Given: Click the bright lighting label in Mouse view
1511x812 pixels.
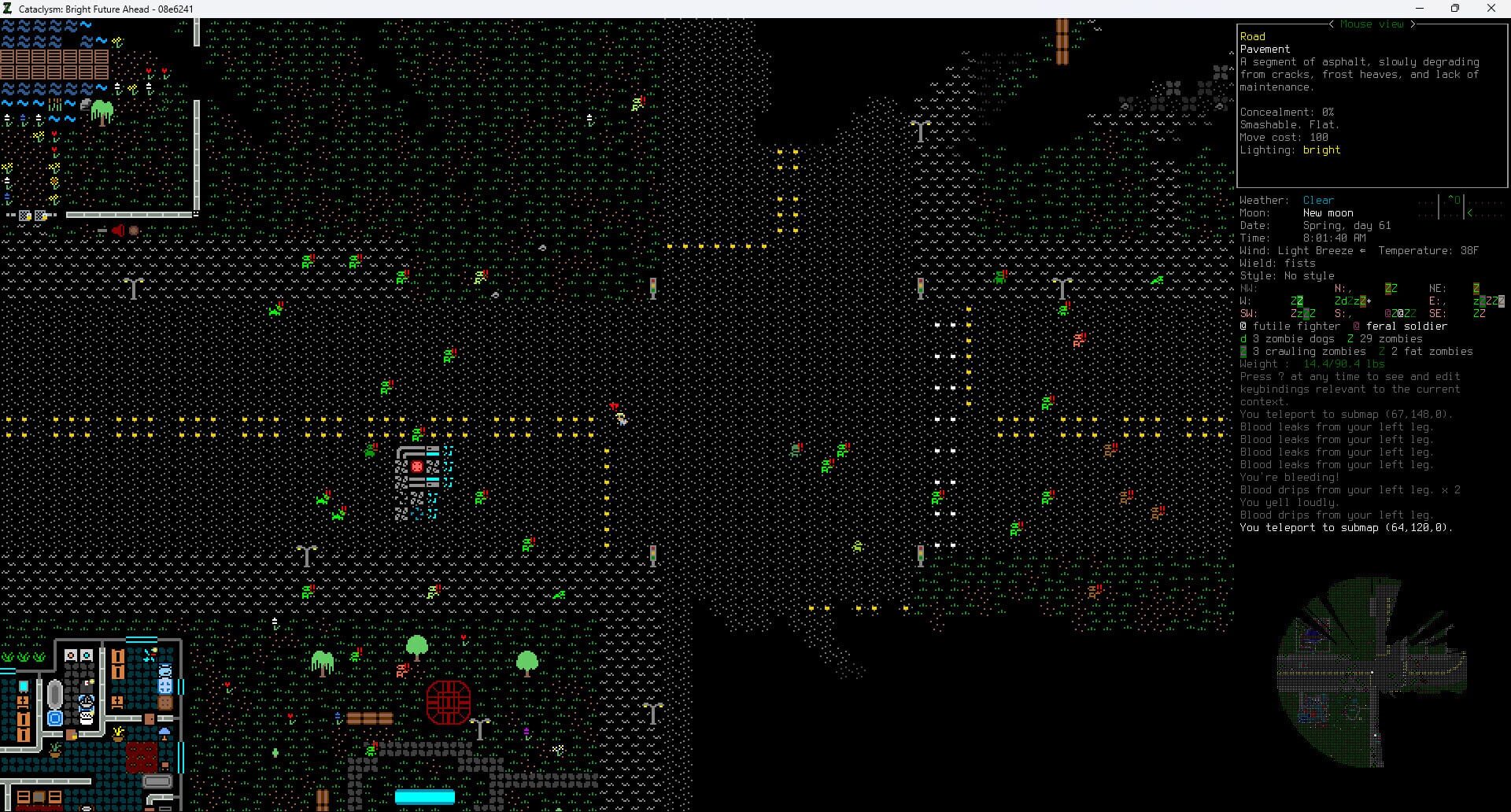Looking at the screenshot, I should [1322, 149].
